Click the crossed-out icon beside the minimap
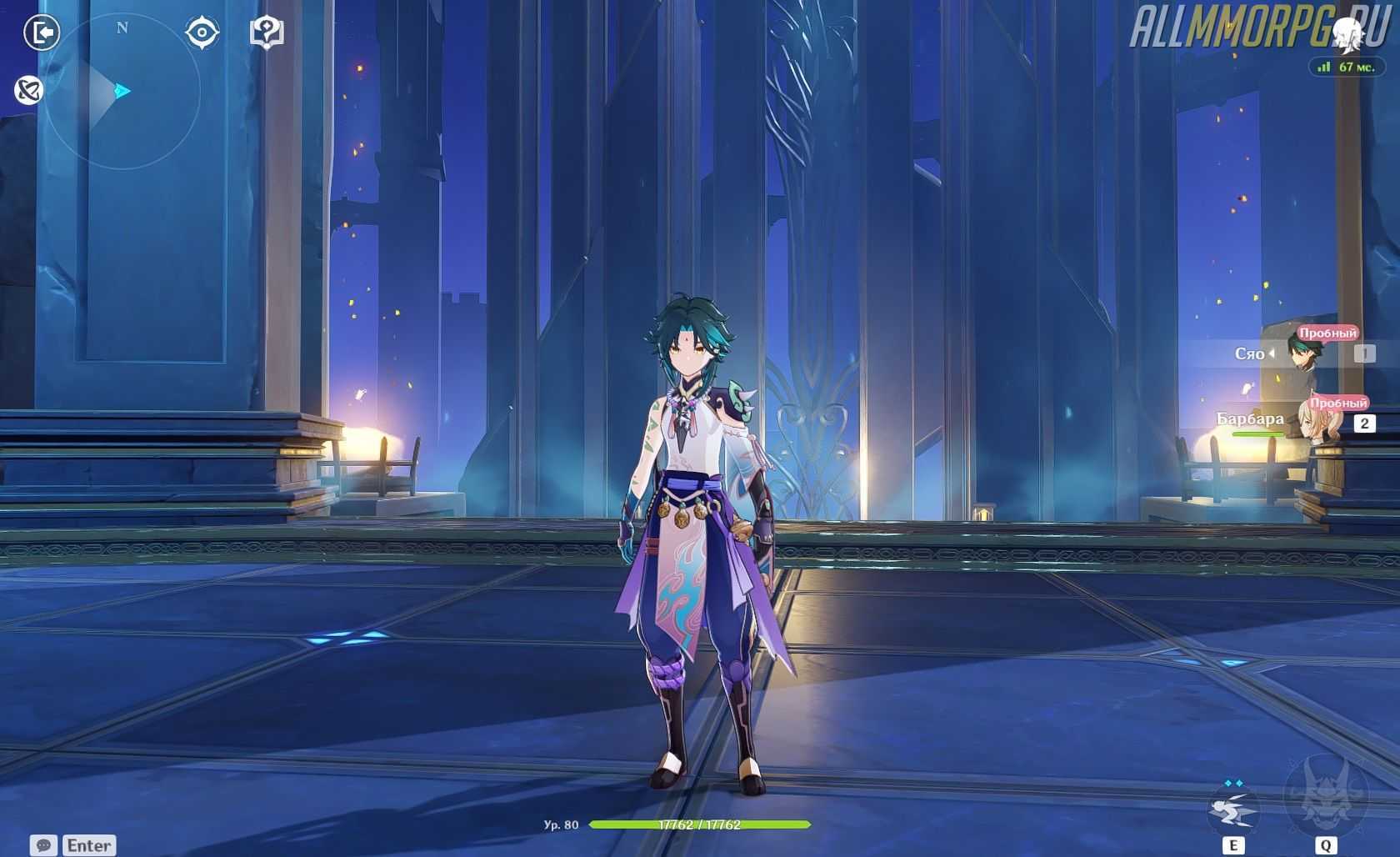Screen dimensions: 1400x857 pyautogui.click(x=28, y=89)
